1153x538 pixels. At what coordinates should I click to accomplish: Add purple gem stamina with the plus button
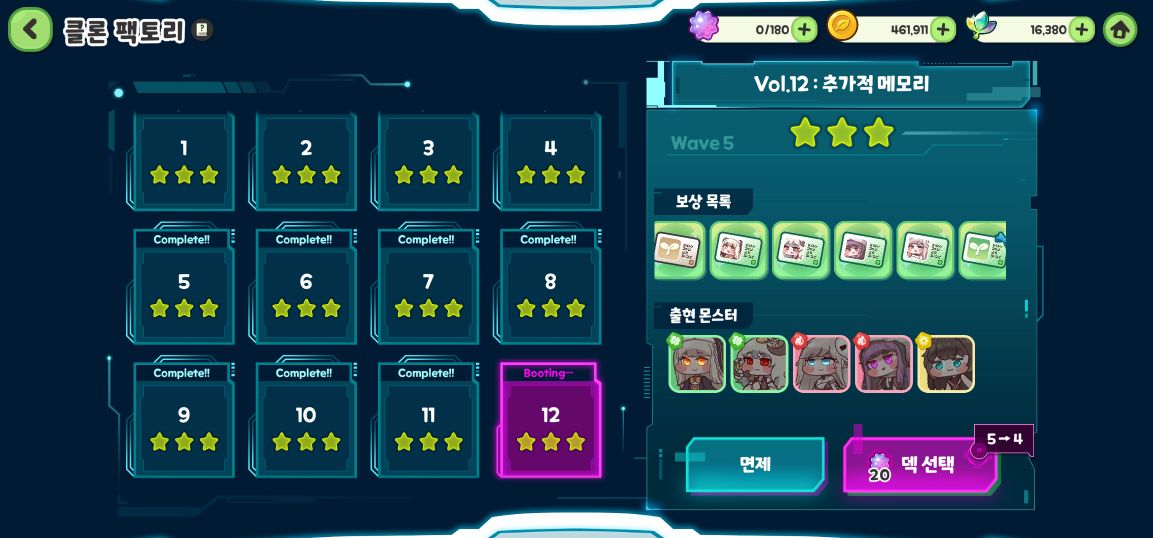click(804, 29)
